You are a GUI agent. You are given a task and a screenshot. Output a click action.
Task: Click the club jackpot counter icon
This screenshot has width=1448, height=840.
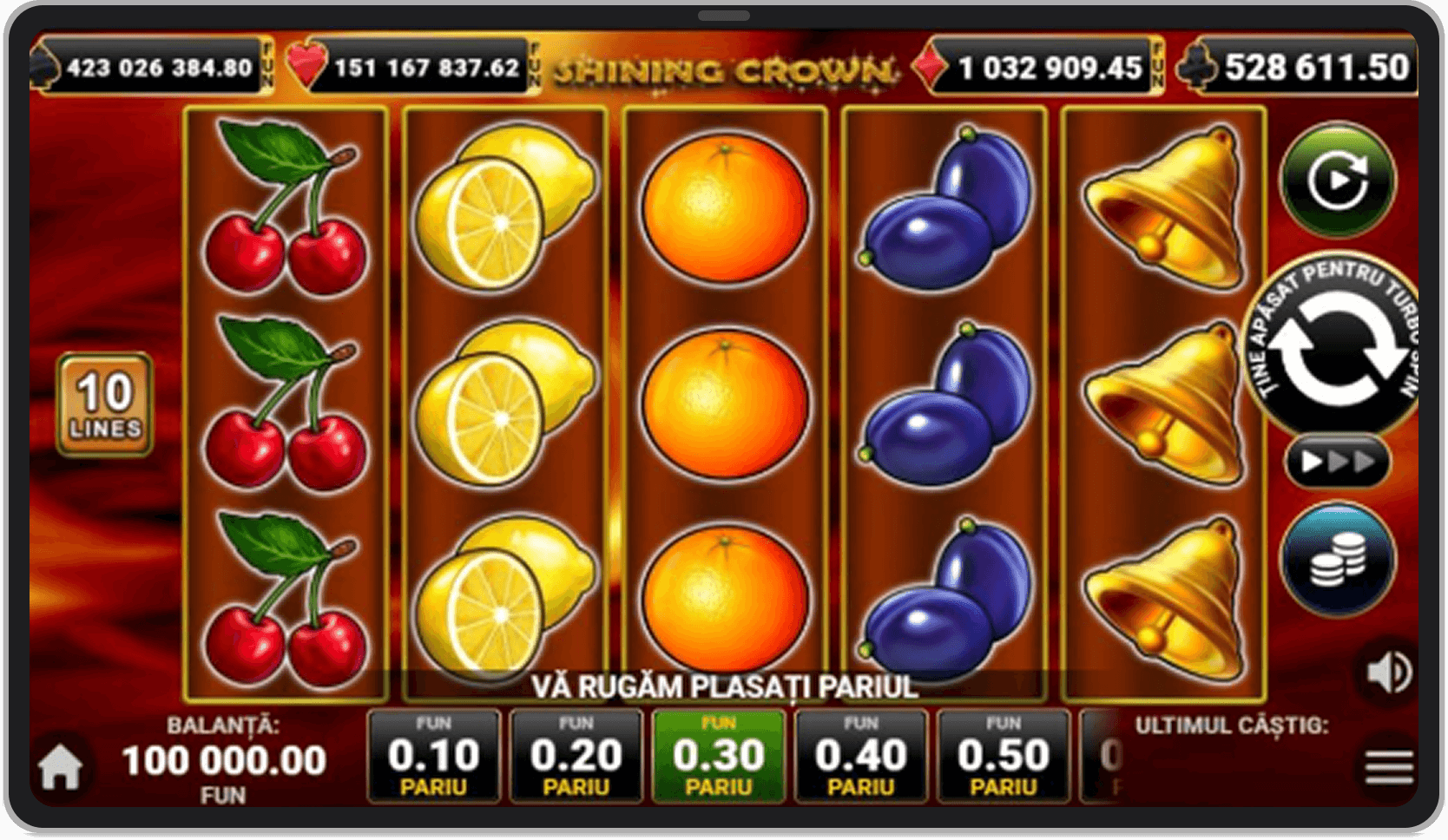point(1196,63)
